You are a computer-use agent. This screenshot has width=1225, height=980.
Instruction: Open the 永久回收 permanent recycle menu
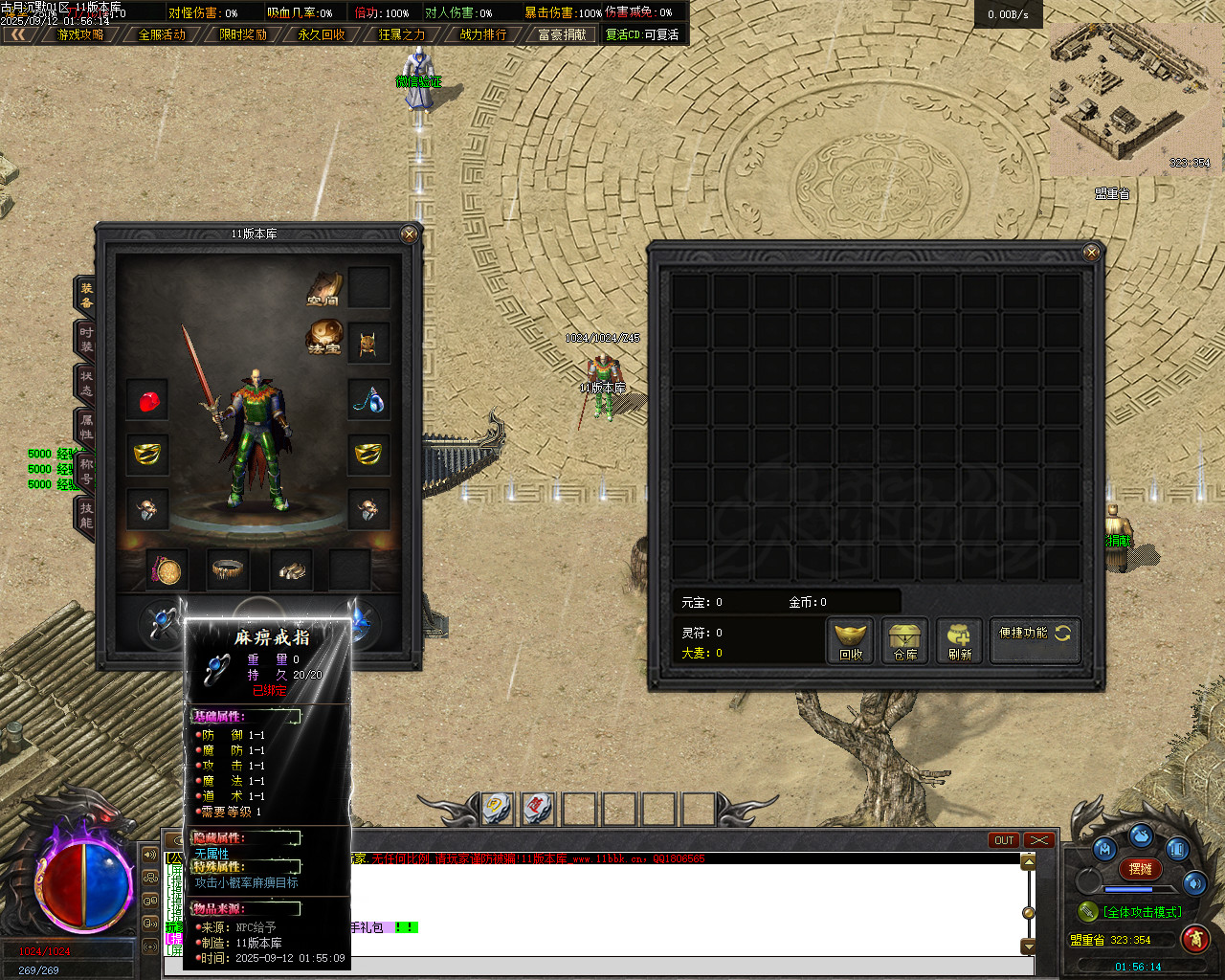coord(322,34)
